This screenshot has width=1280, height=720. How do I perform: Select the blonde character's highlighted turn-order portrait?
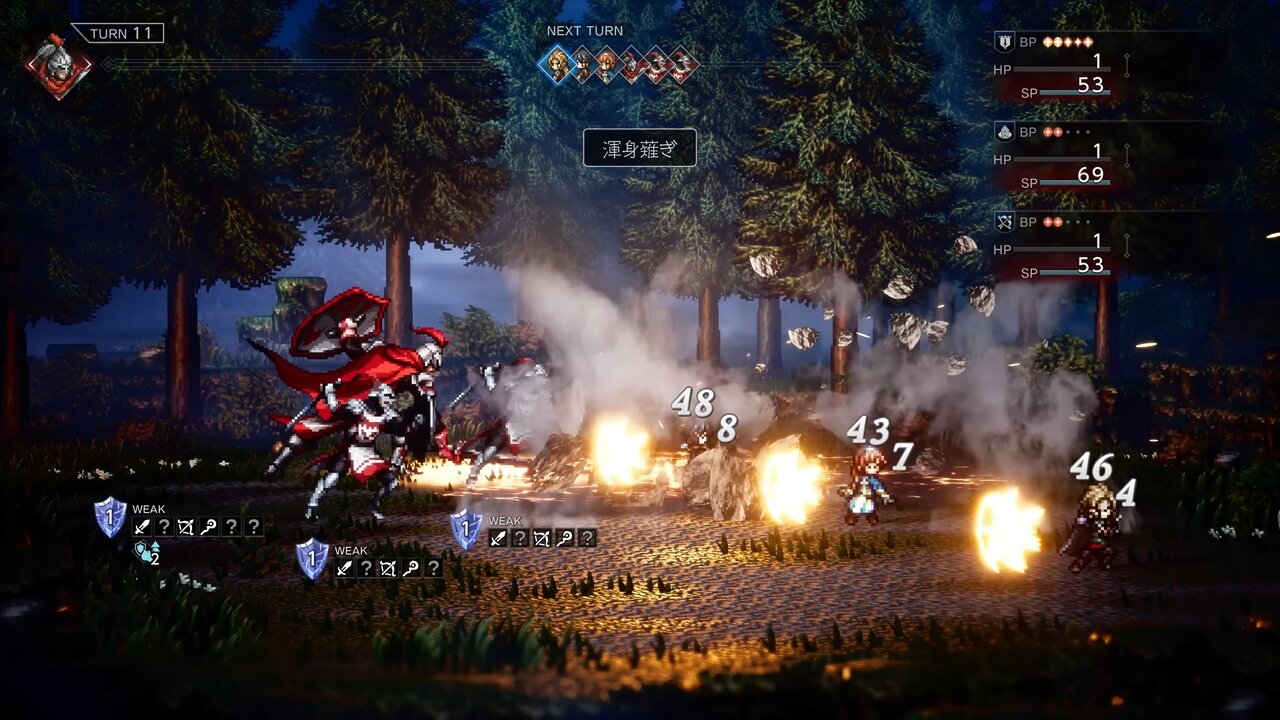coord(557,65)
